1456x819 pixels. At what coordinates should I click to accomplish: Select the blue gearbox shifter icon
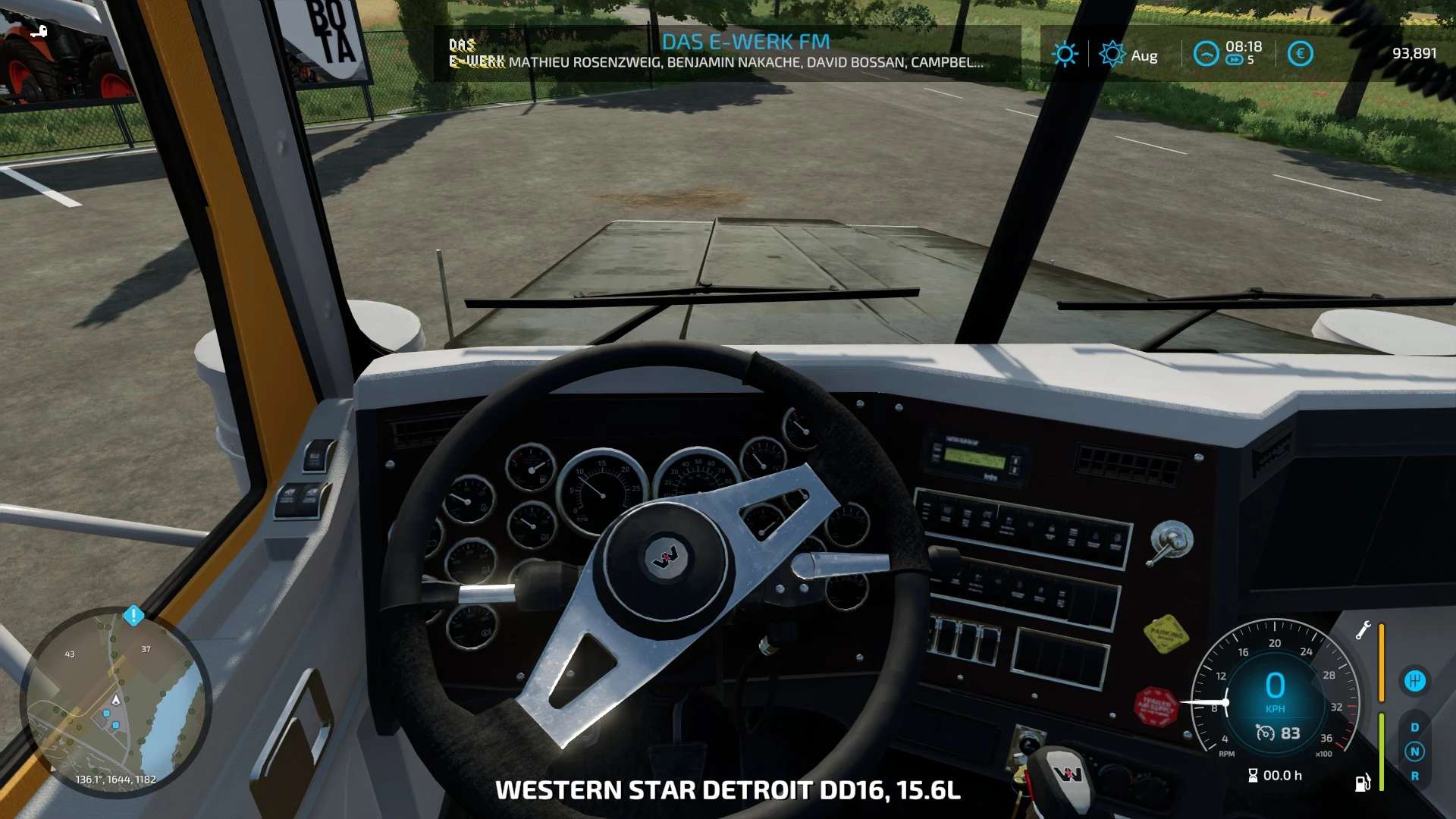click(x=1414, y=680)
